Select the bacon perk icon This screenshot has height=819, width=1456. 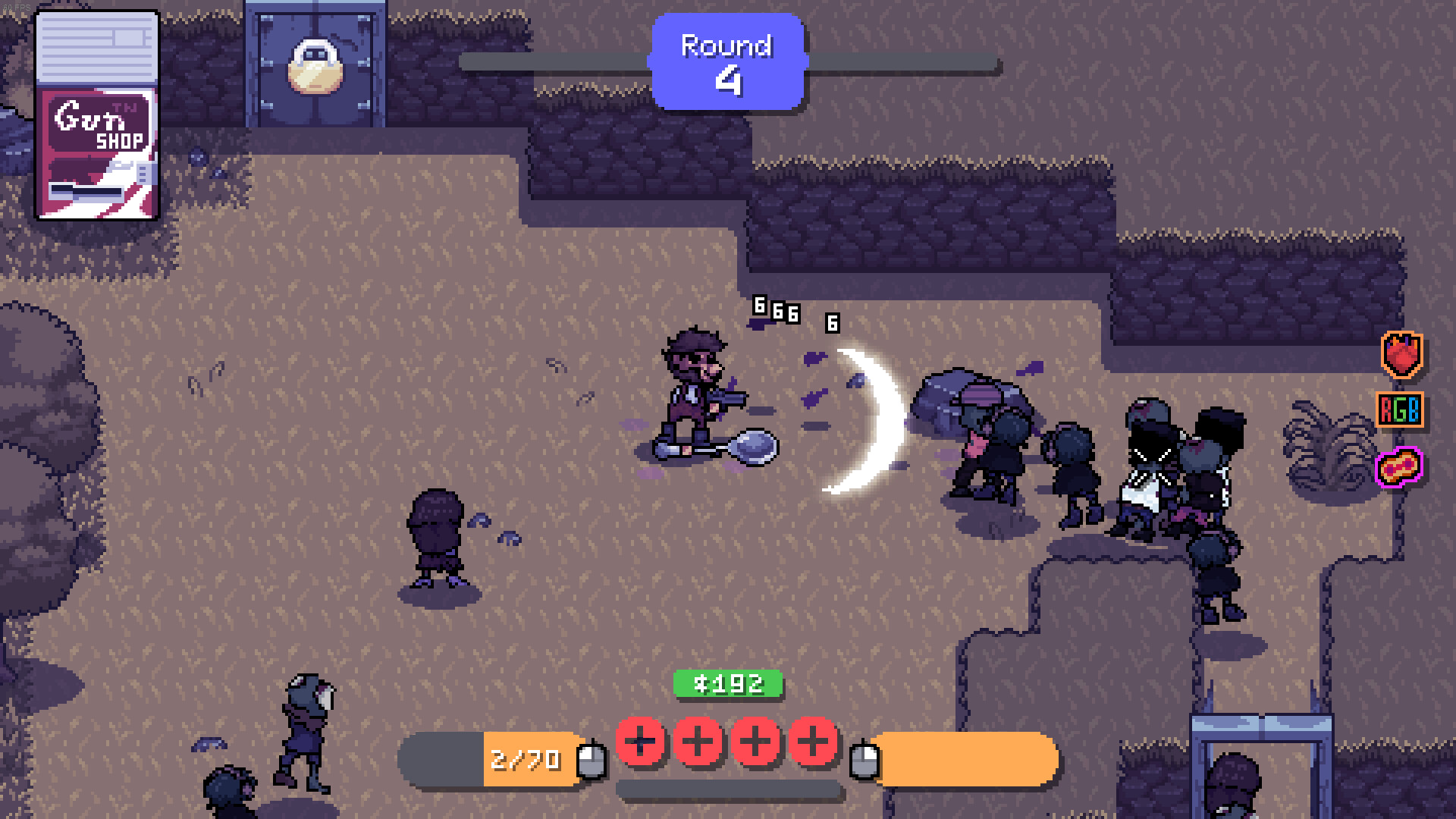pyautogui.click(x=1399, y=466)
